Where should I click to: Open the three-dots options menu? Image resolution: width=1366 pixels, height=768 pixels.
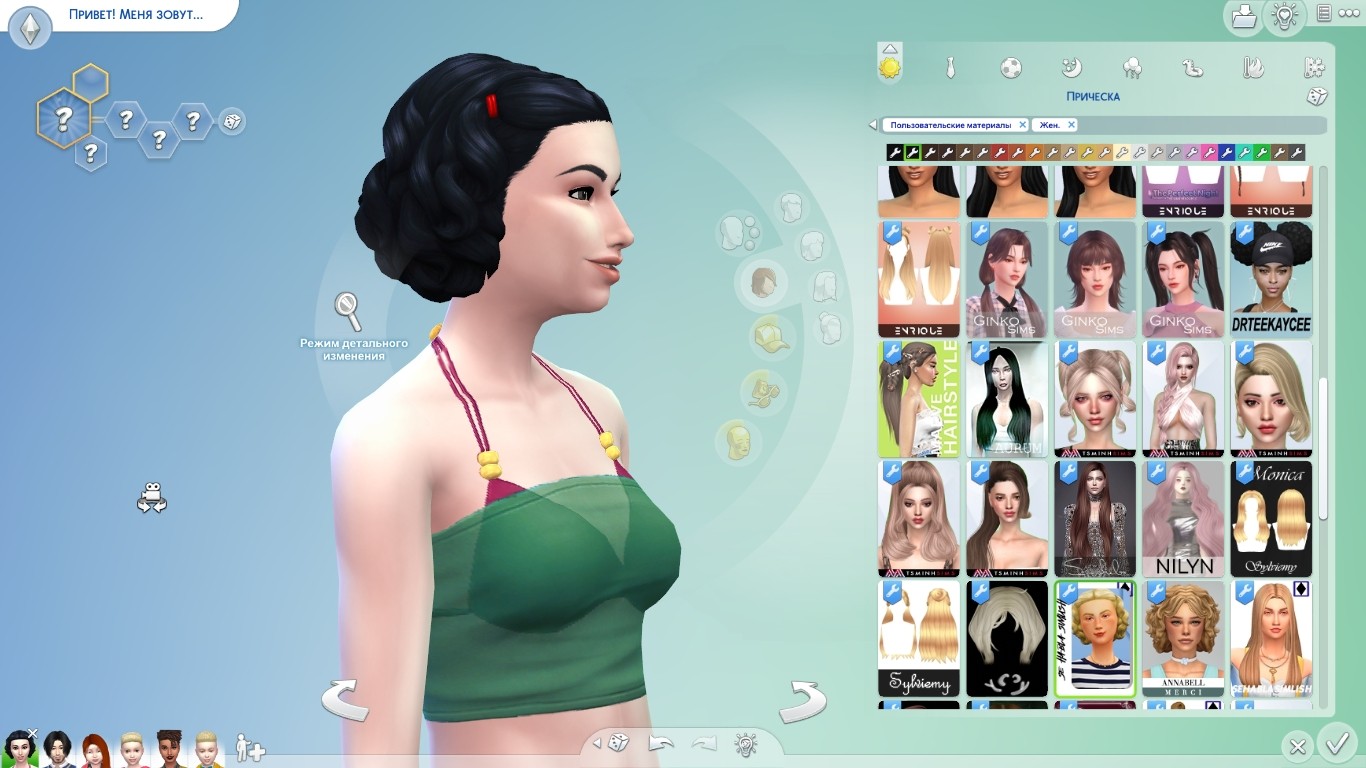tap(1348, 13)
